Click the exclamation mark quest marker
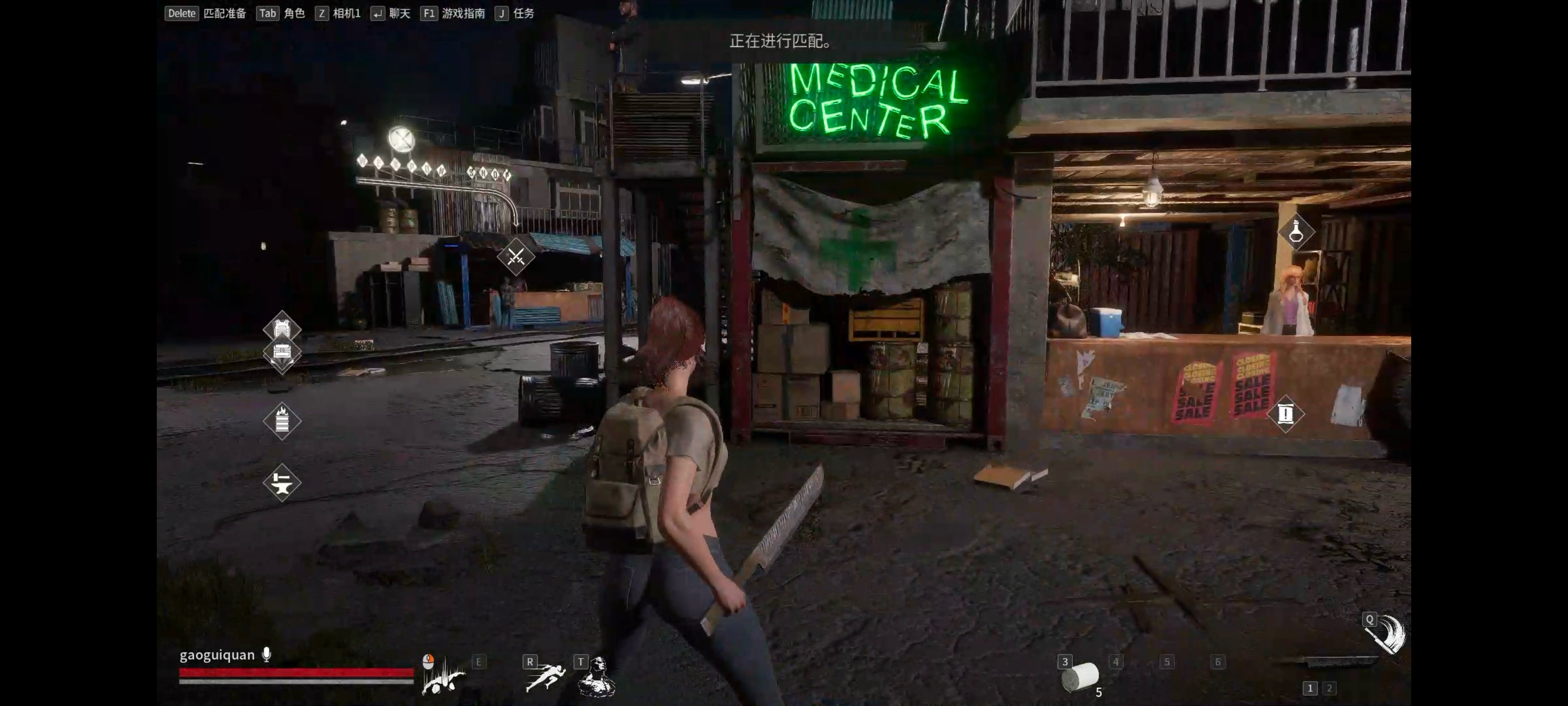Viewport: 1568px width, 706px height. (1285, 414)
